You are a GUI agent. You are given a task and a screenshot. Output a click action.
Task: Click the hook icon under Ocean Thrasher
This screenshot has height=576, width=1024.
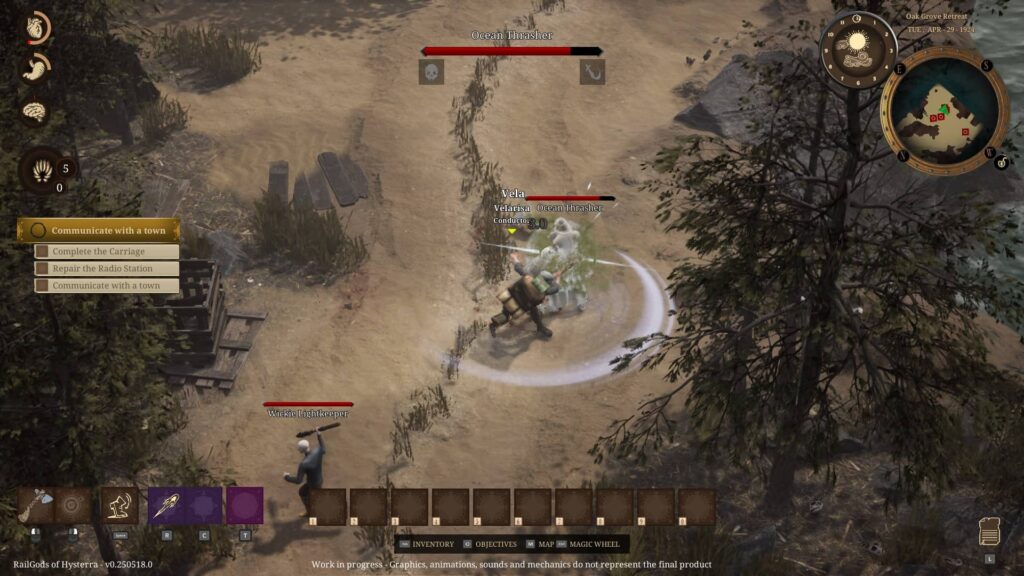592,72
